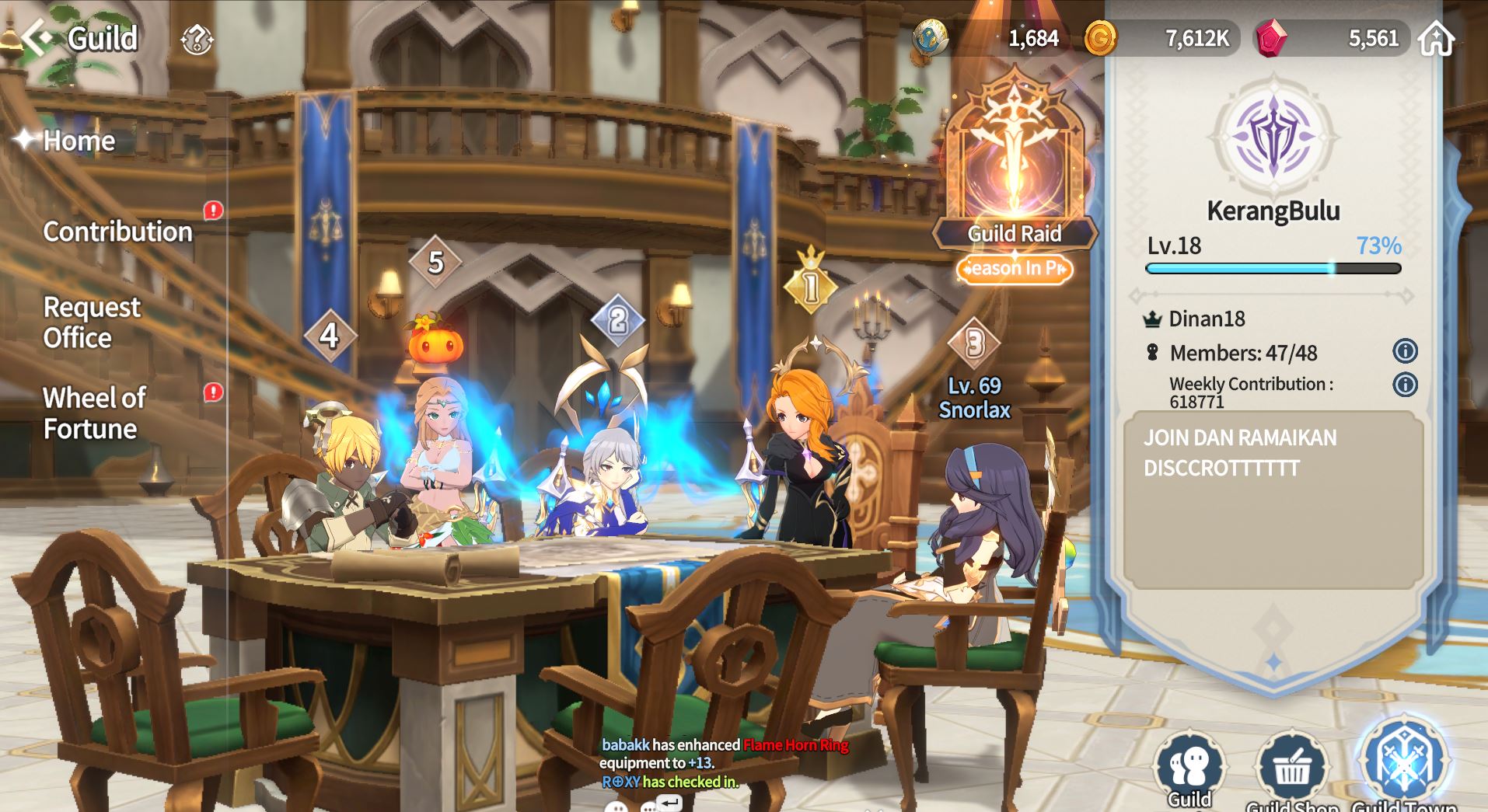Open the guild chat message log
Screen dimensions: 1488x812
click(670, 763)
